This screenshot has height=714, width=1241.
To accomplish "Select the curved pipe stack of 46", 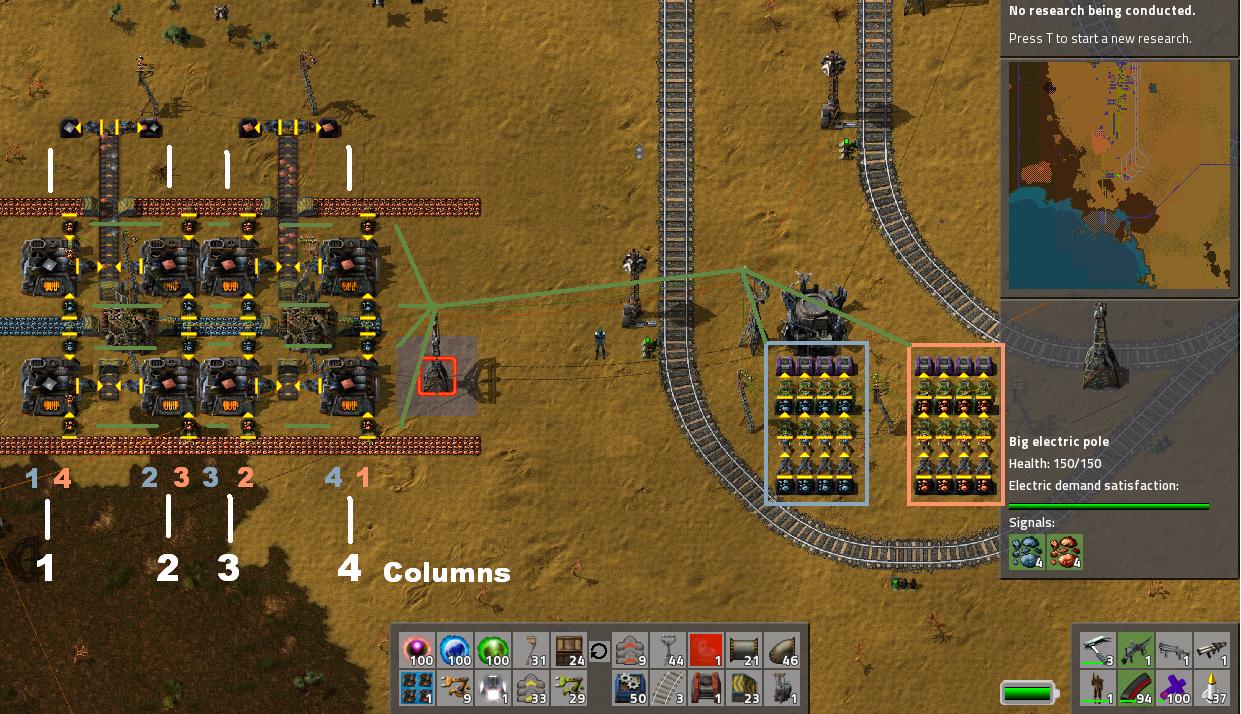I will (783, 651).
